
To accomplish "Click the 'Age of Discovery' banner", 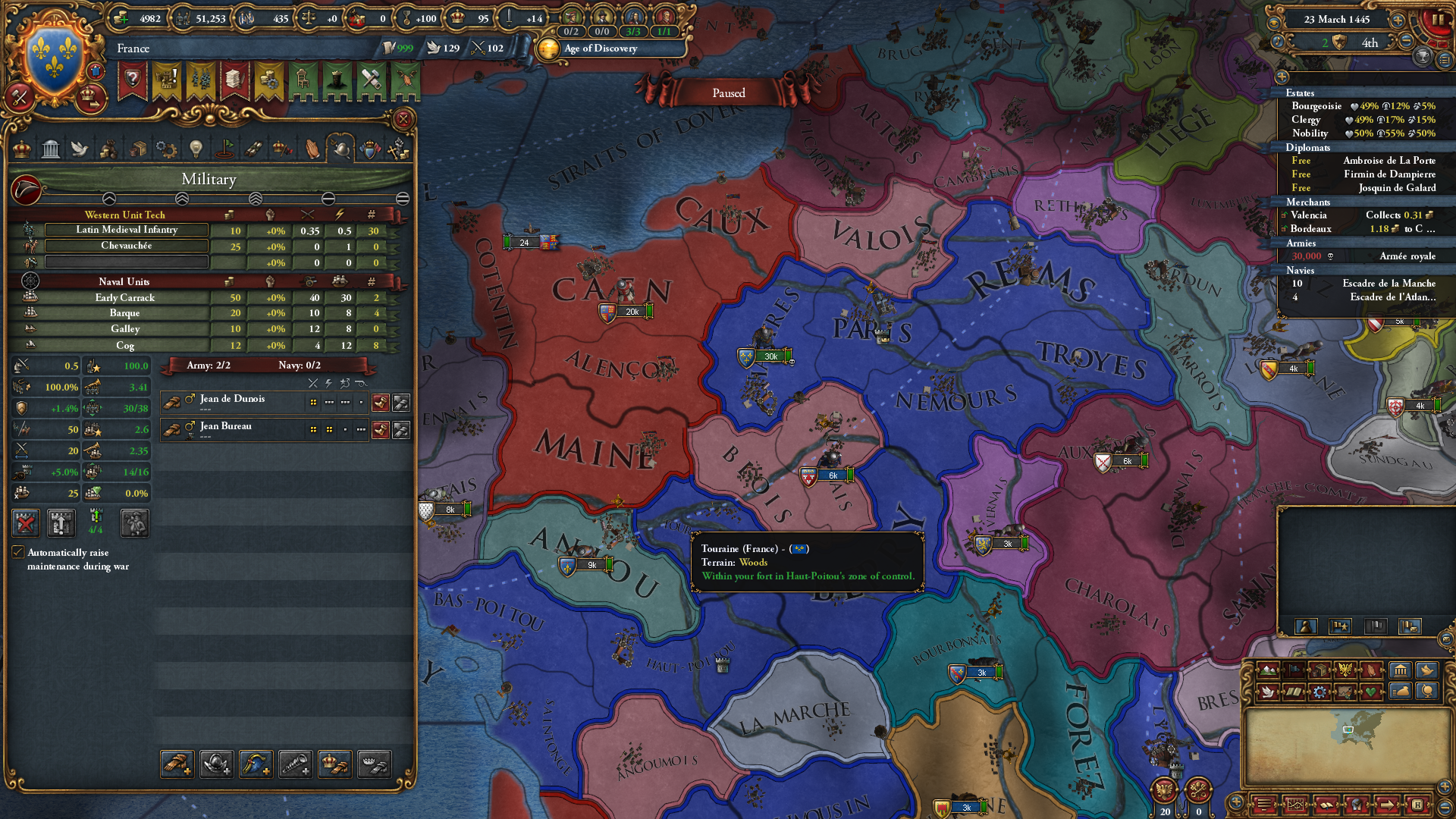I will (607, 49).
